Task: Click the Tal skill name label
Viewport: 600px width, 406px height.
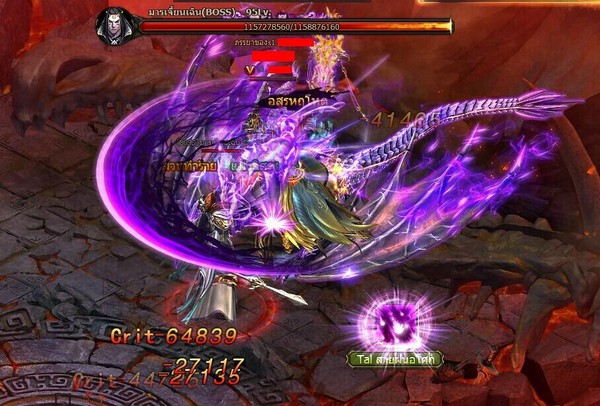Action: pyautogui.click(x=394, y=358)
